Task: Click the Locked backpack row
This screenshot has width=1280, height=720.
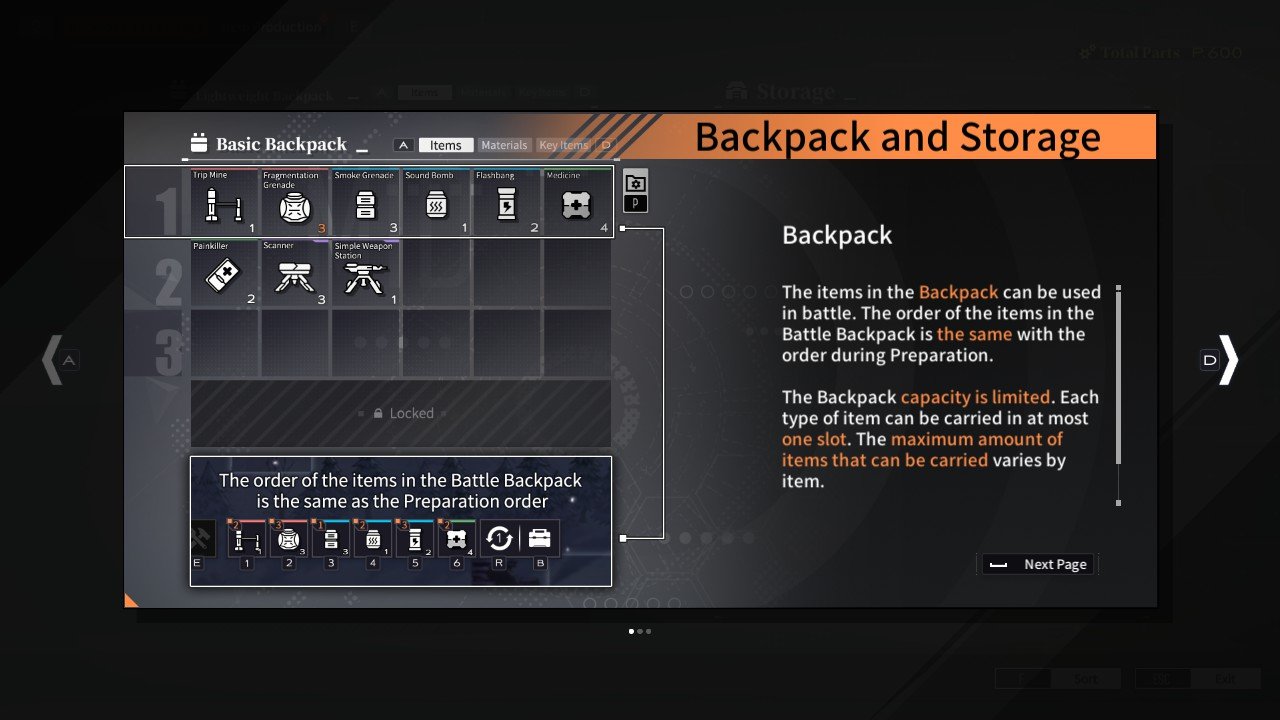Action: [x=400, y=412]
